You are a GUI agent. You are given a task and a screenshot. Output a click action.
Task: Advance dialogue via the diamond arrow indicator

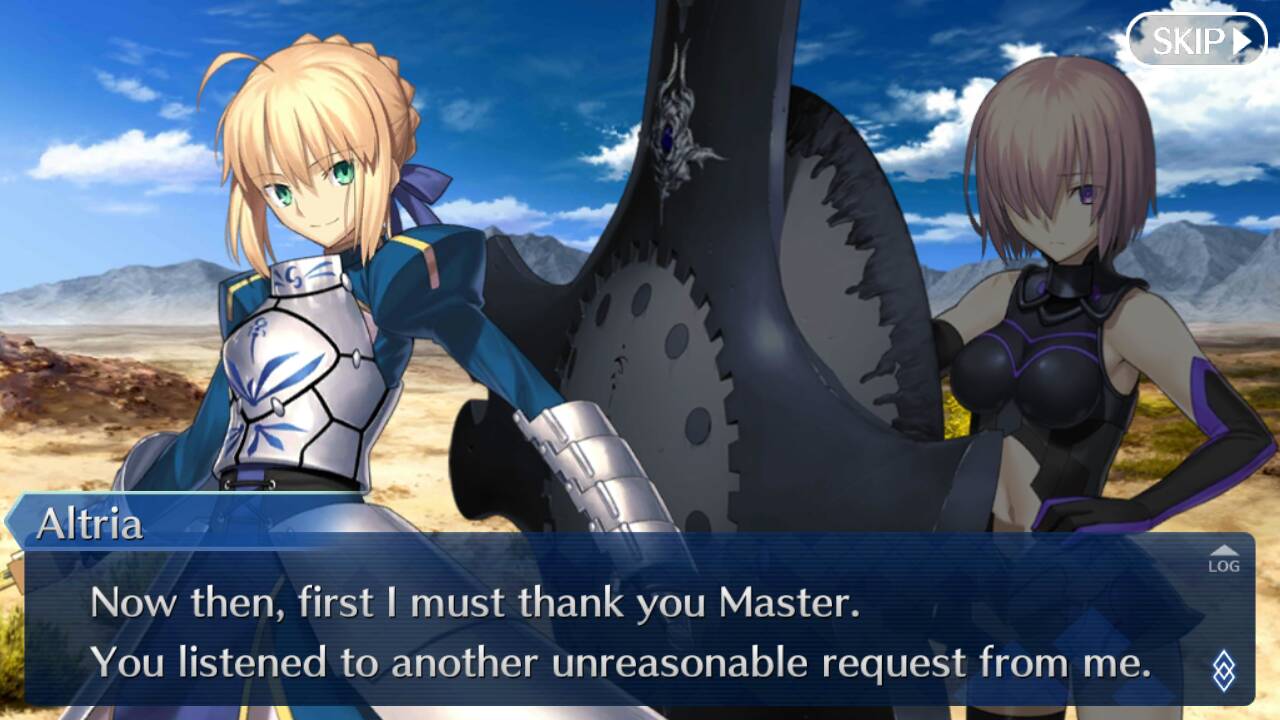(x=1223, y=670)
